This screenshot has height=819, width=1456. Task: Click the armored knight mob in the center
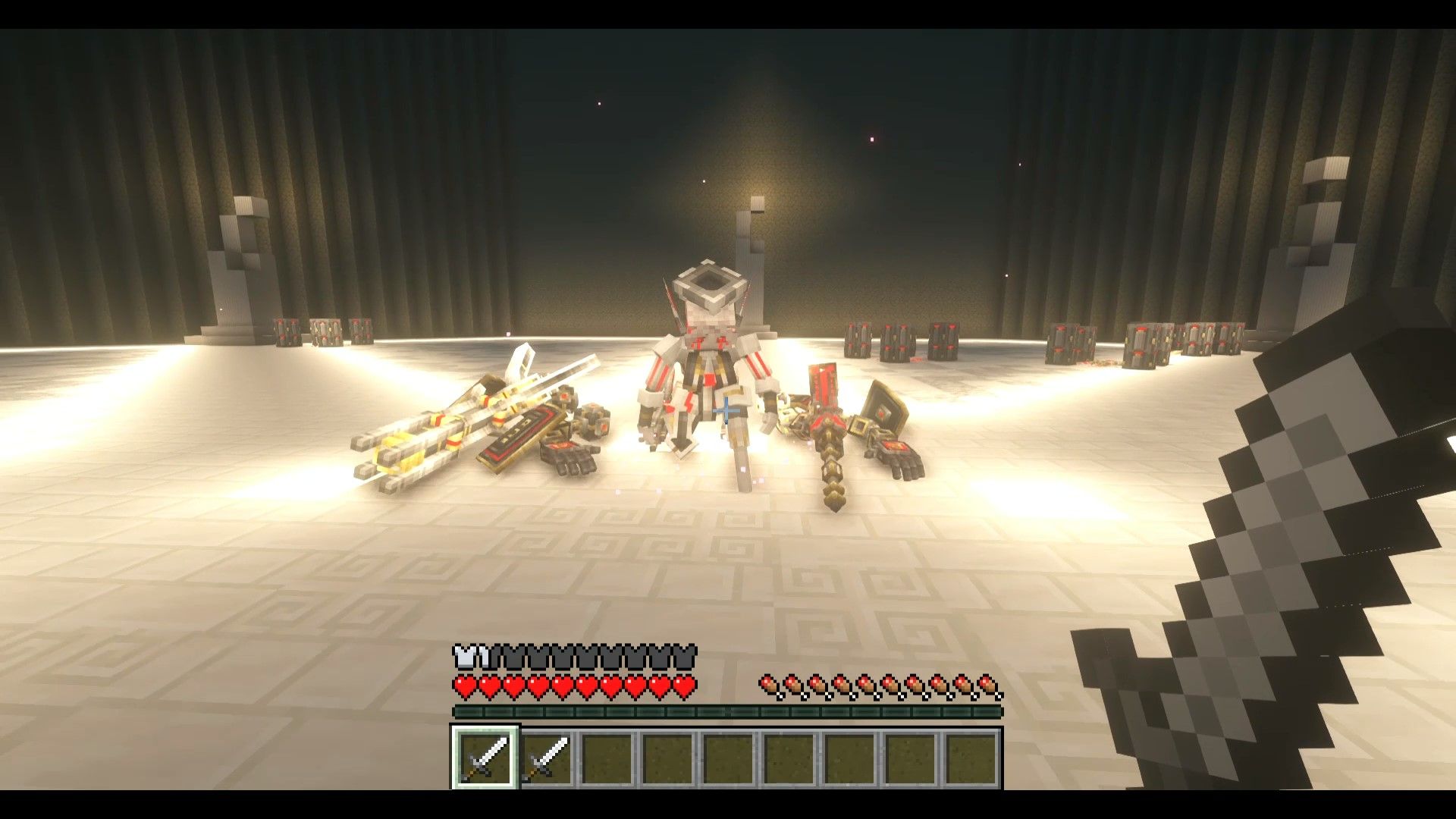pos(709,372)
